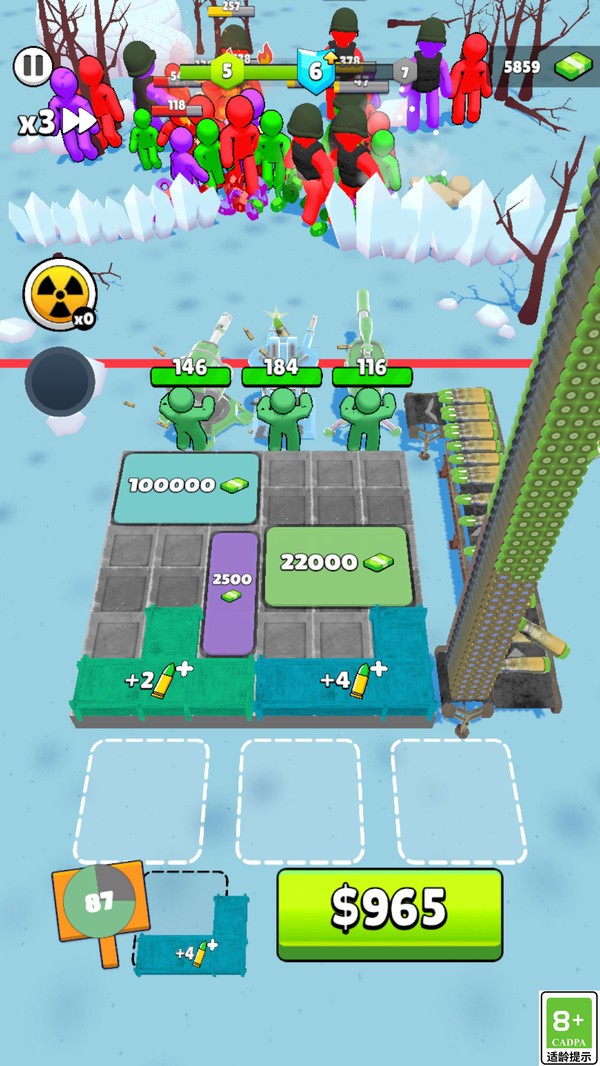Screen dimensions: 600x1066
Task: Unlock the 22000 cash grid tile
Action: click(337, 565)
